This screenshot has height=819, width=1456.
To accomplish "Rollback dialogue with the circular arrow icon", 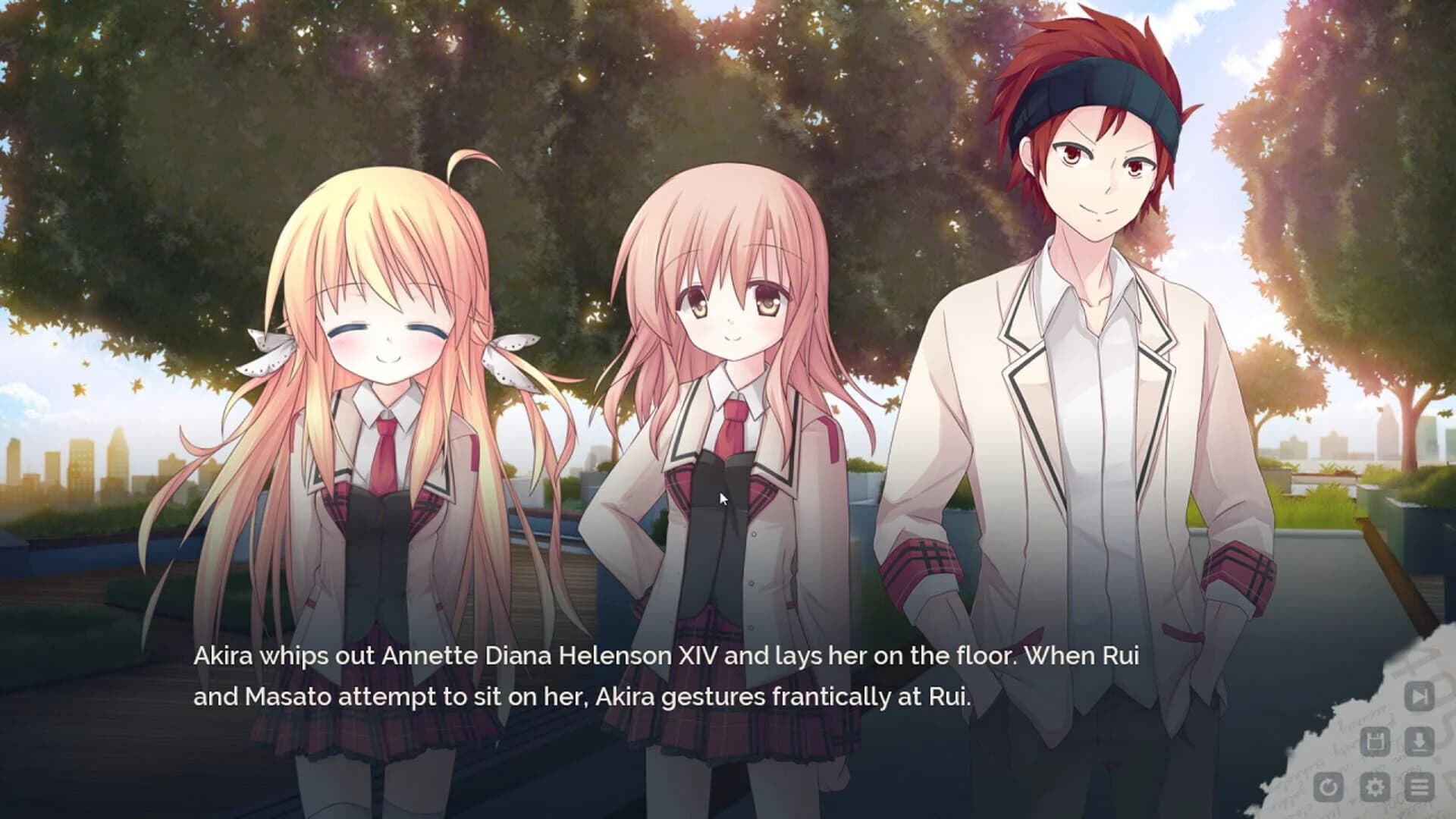I will point(1329,786).
